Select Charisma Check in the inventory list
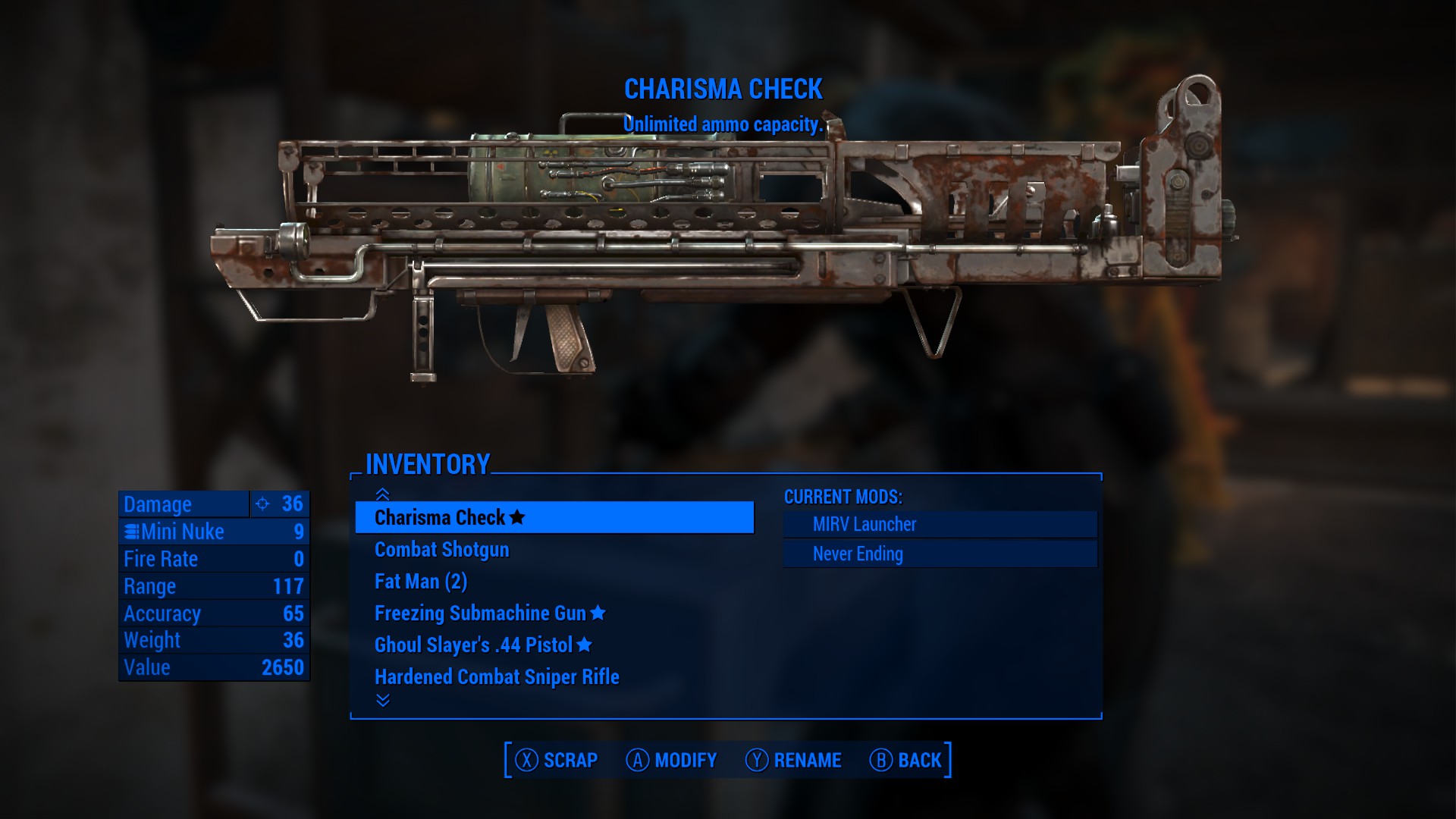This screenshot has height=819, width=1456. pos(554,517)
